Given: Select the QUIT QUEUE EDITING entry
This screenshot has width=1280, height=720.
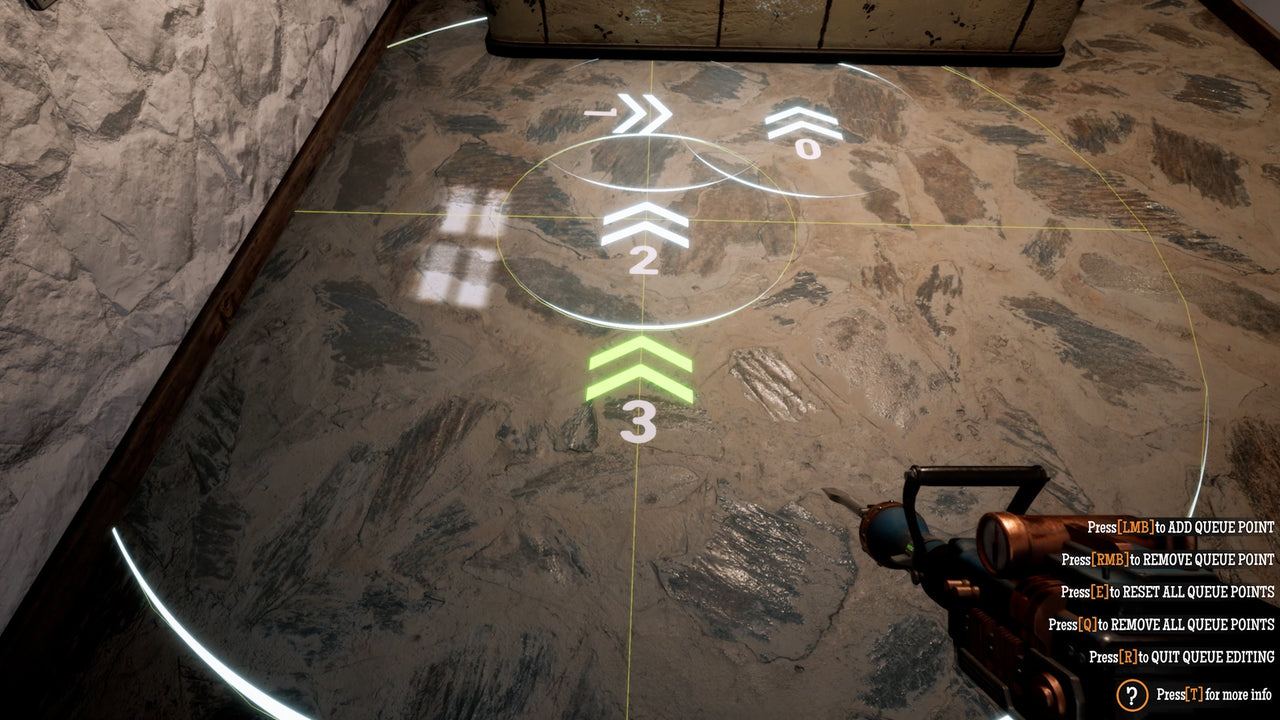Looking at the screenshot, I should 1180,656.
